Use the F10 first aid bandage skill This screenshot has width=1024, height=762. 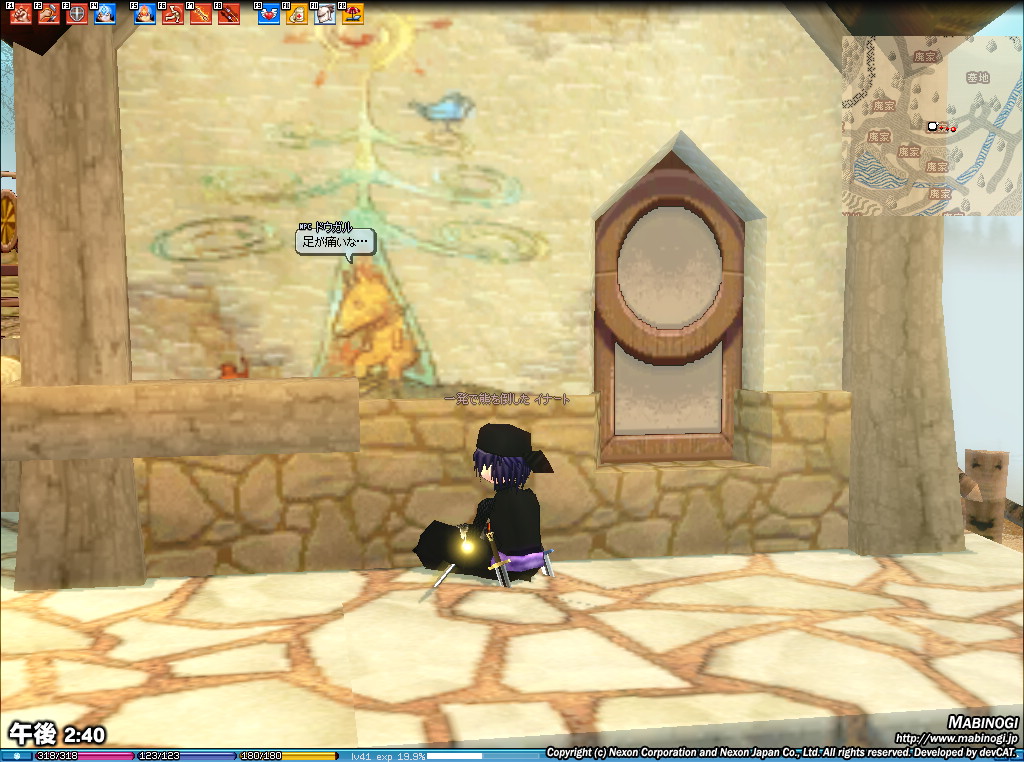click(297, 14)
